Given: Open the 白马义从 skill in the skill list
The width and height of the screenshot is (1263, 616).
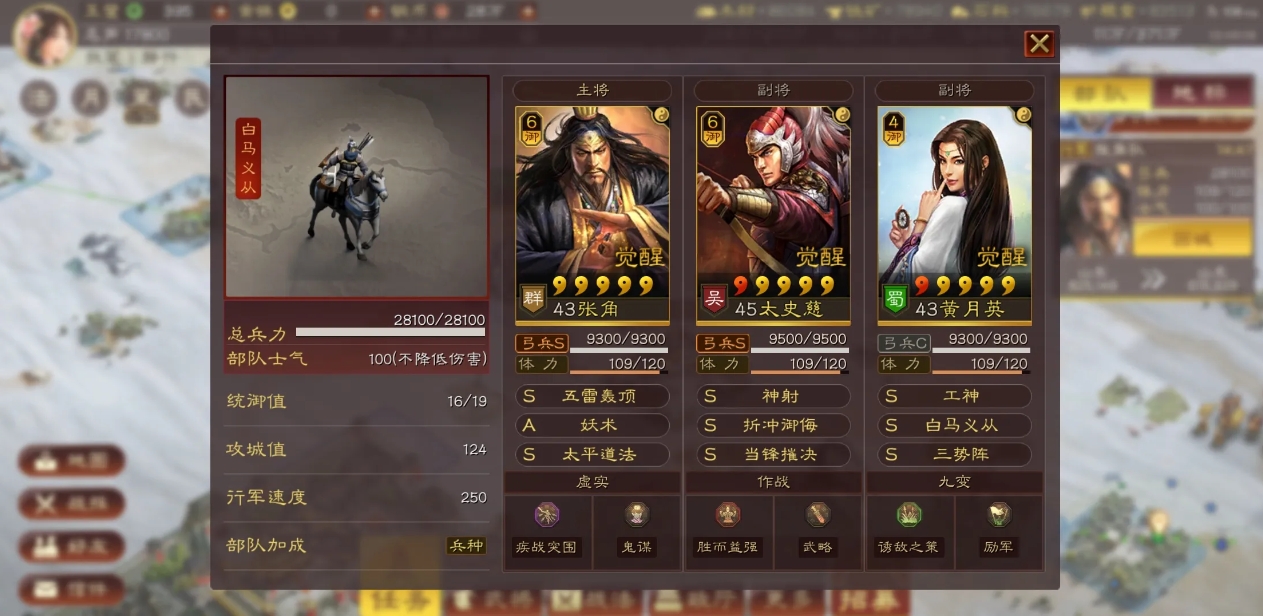Looking at the screenshot, I should 954,425.
